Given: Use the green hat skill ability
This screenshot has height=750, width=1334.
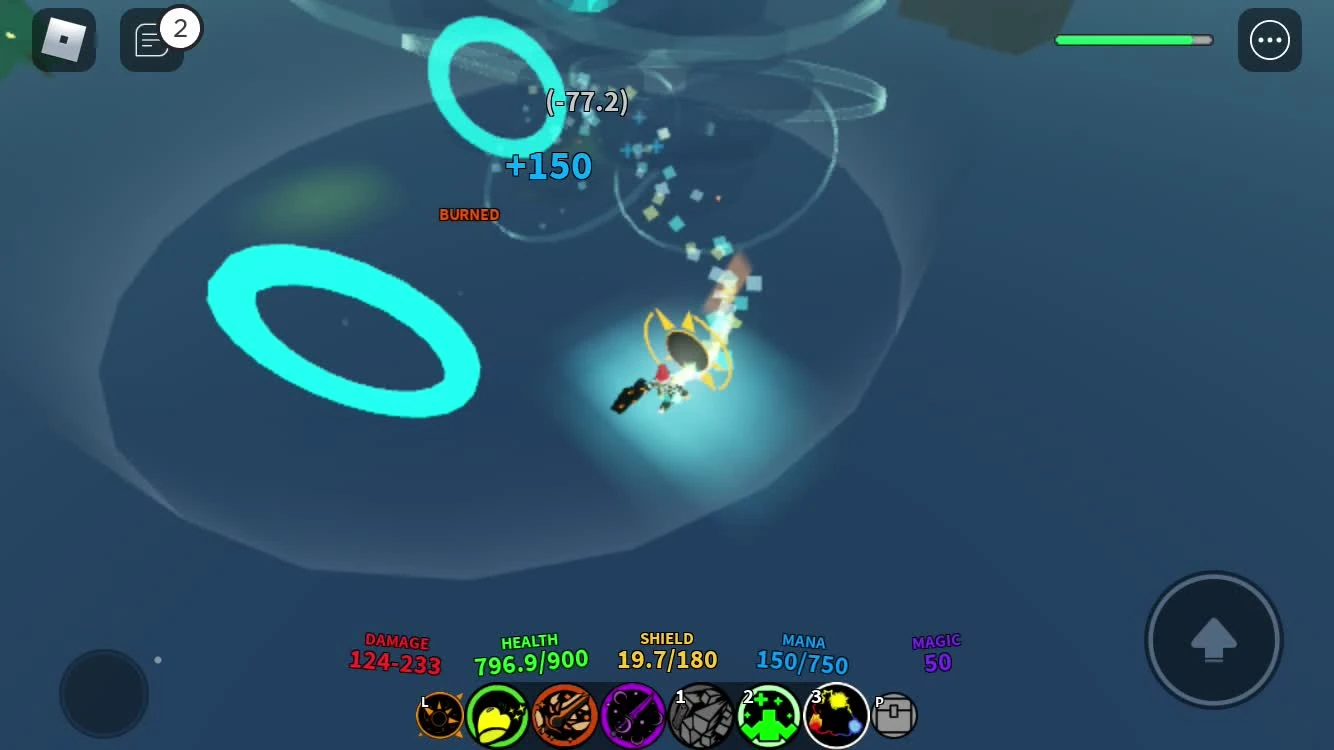Looking at the screenshot, I should coord(498,714).
